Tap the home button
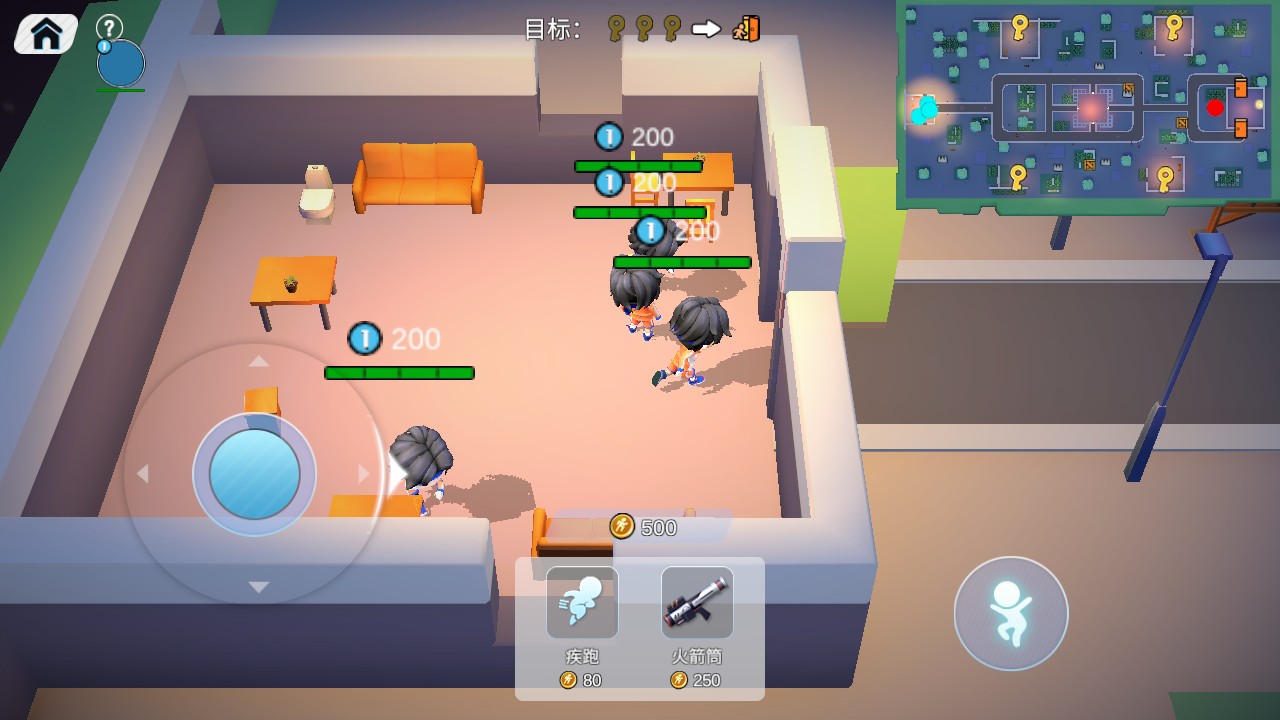 46,34
